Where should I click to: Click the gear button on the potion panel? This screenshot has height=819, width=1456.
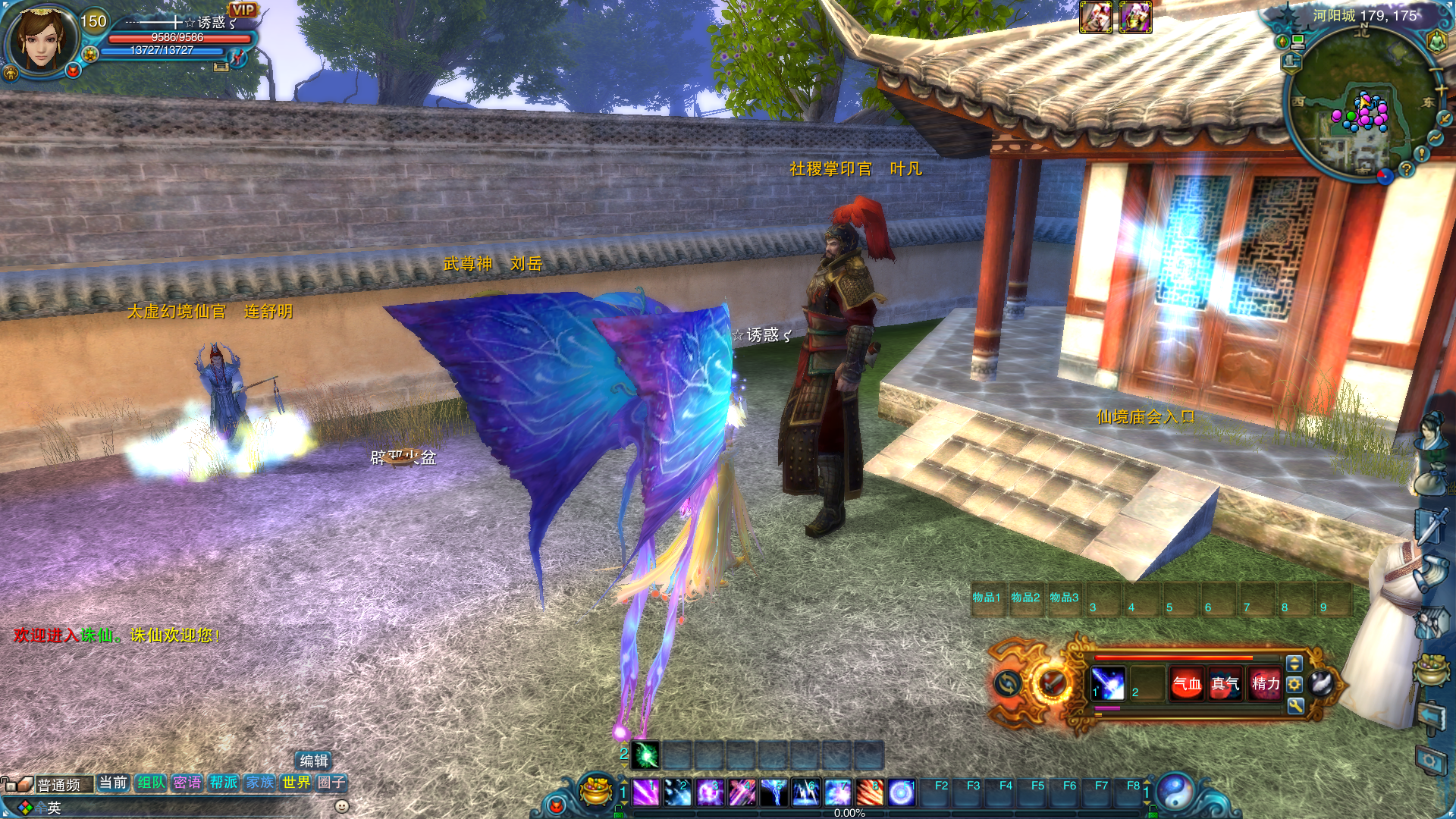[1294, 684]
